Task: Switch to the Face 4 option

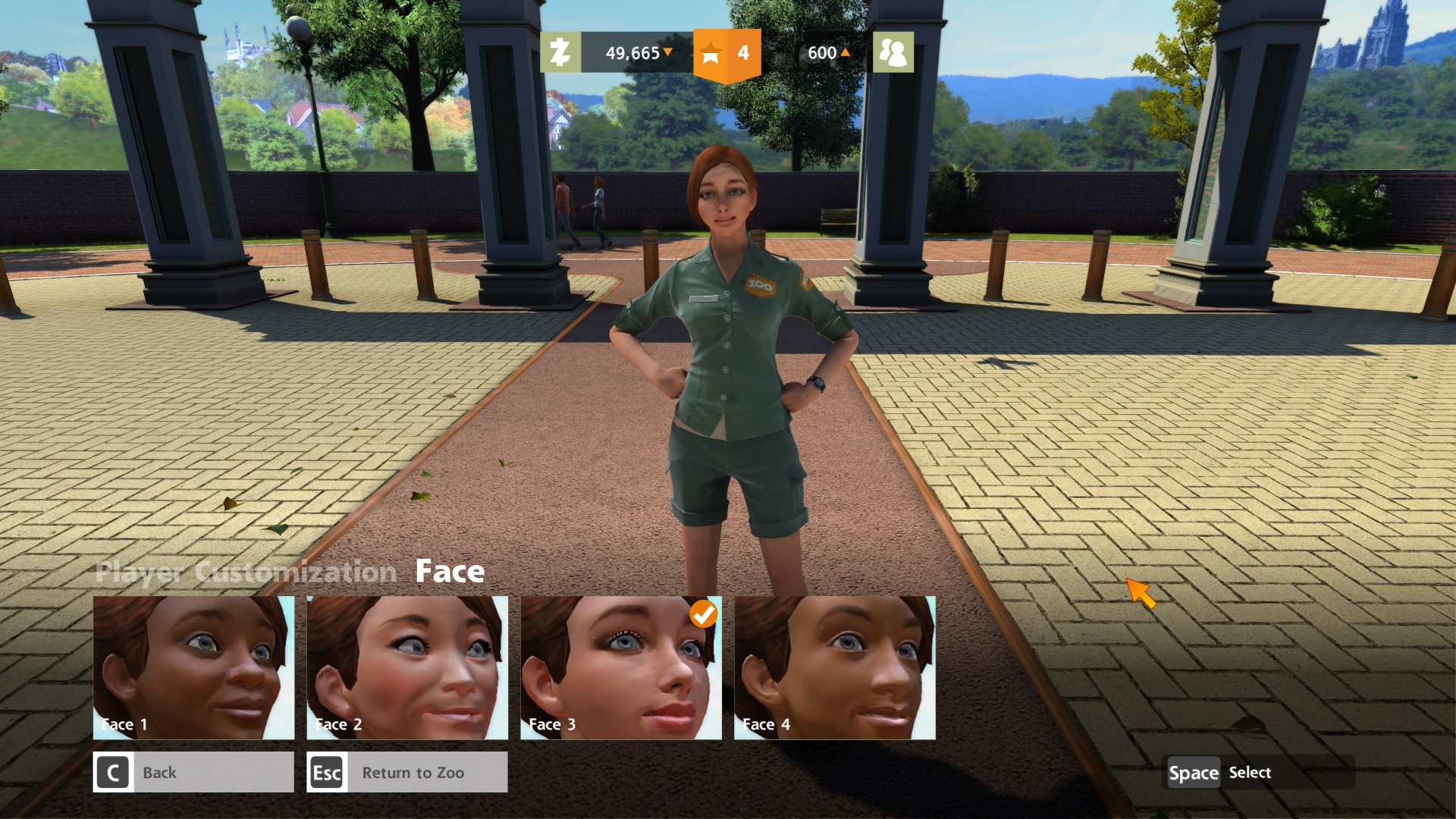Action: point(835,667)
